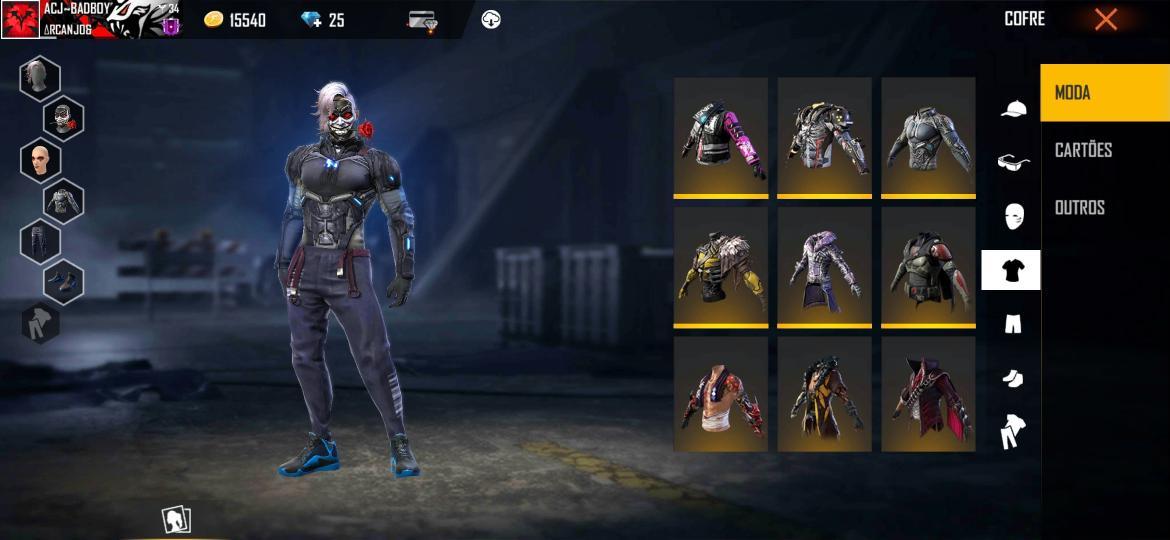Open the equipped blue sneakers slot
The width and height of the screenshot is (1170, 540).
pyautogui.click(x=63, y=281)
